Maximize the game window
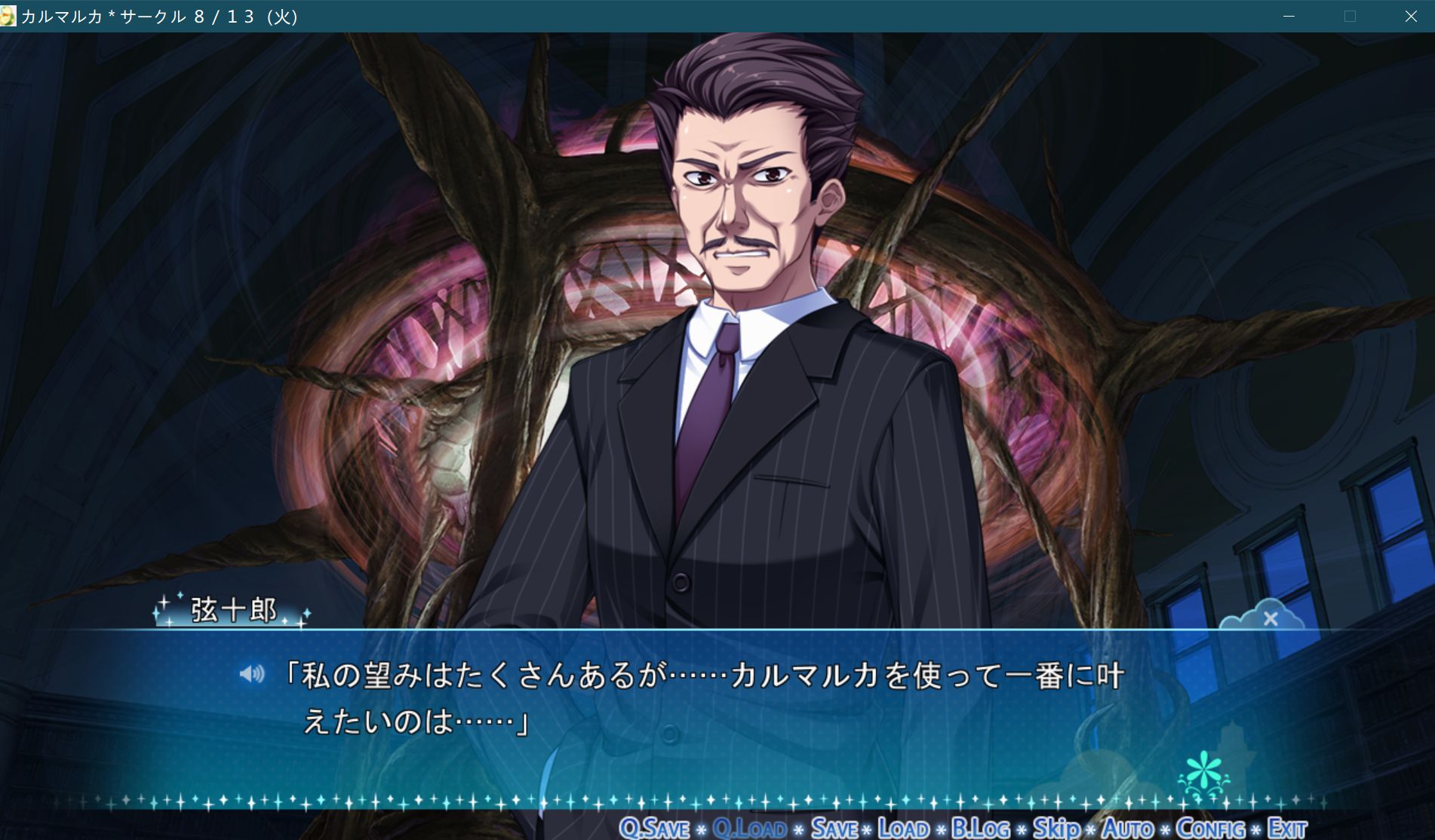The height and width of the screenshot is (840, 1435). pos(1348,15)
